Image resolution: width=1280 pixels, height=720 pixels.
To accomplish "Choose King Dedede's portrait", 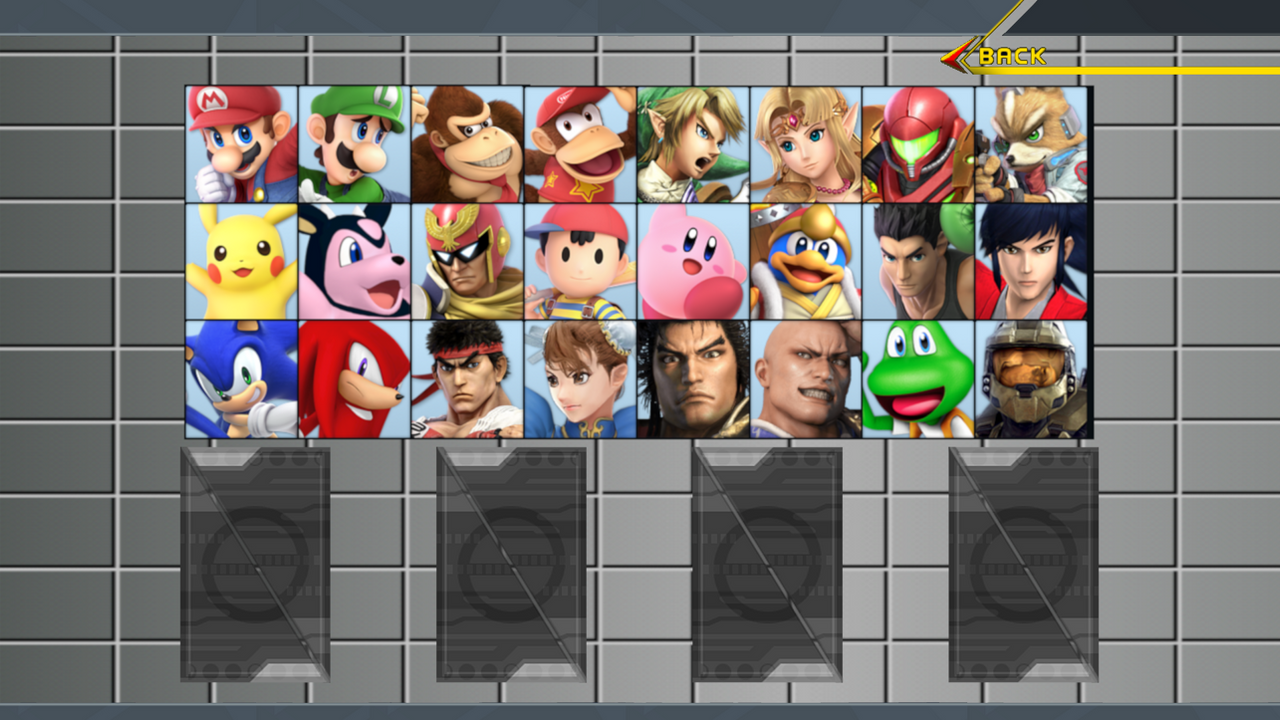I will 807,262.
